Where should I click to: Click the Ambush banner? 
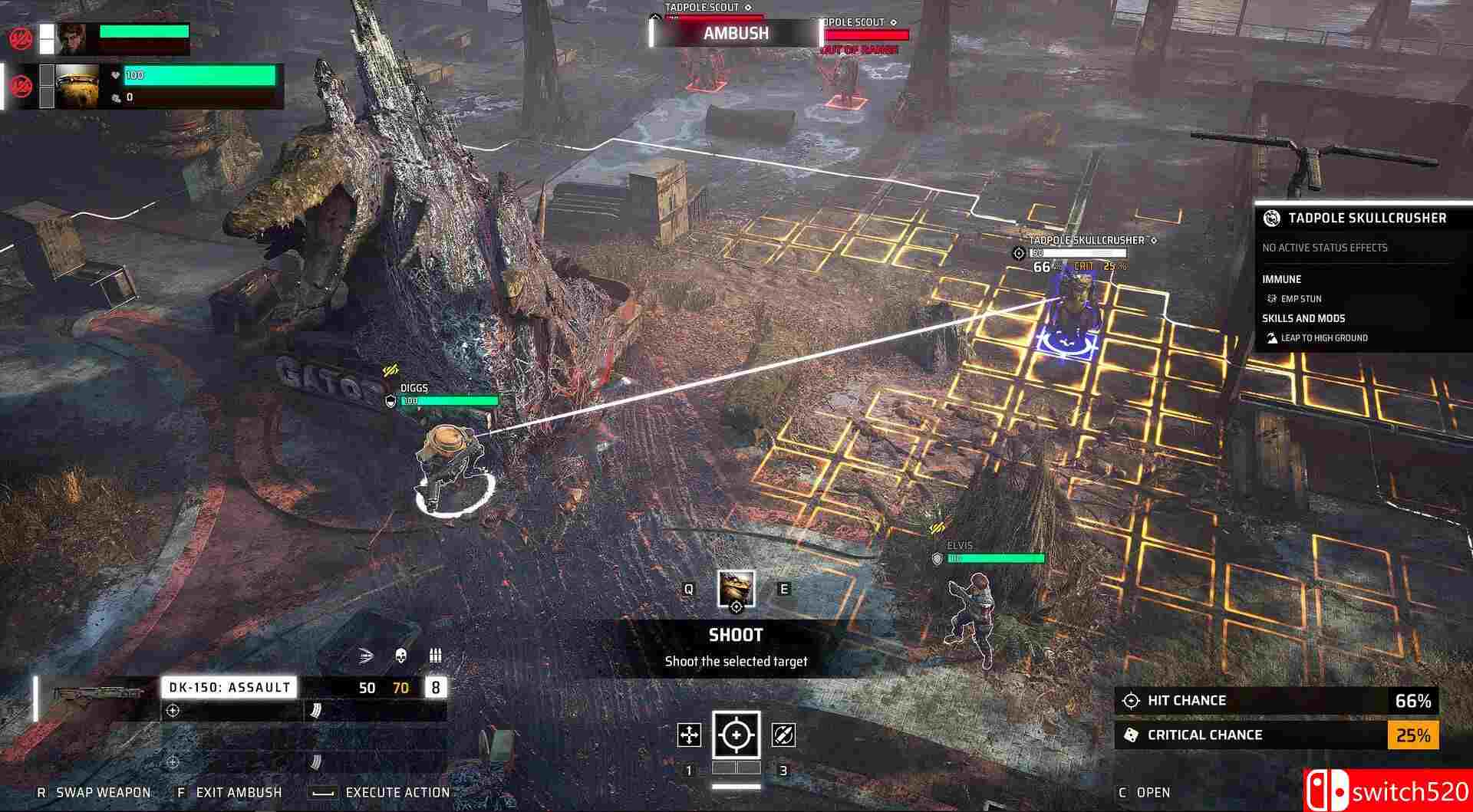pyautogui.click(x=736, y=33)
